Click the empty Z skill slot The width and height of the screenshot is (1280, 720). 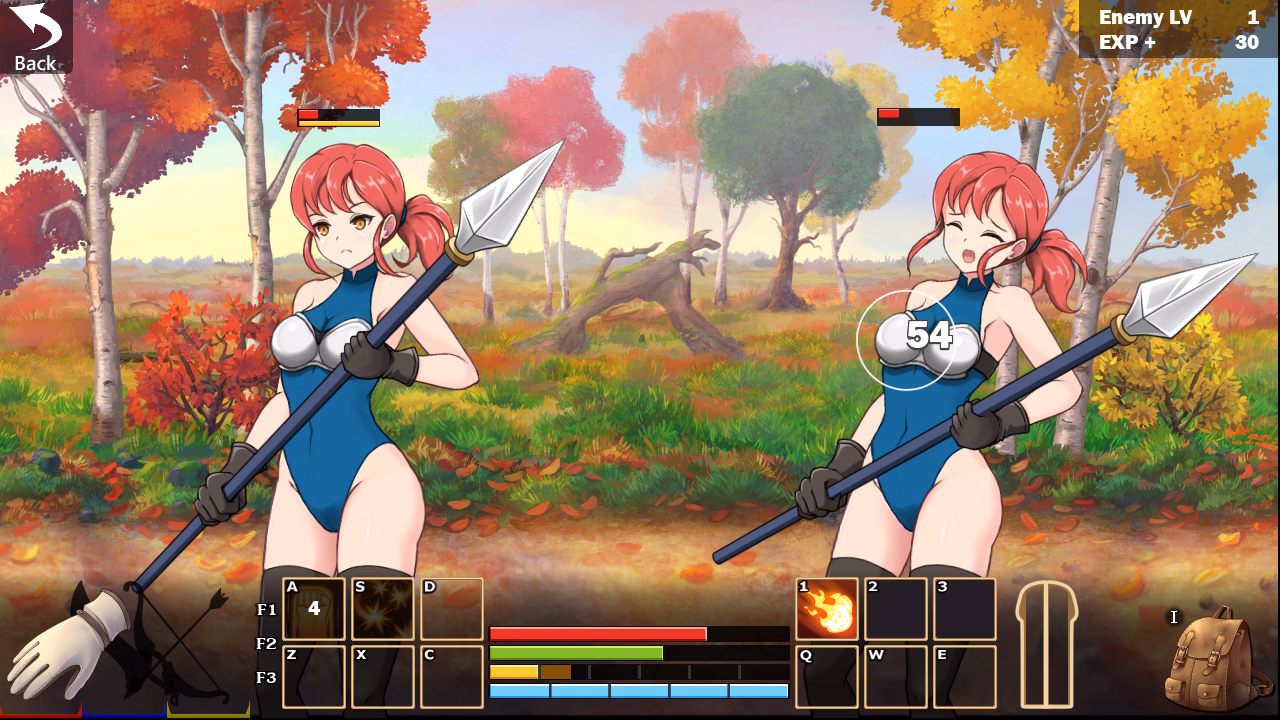pos(314,675)
